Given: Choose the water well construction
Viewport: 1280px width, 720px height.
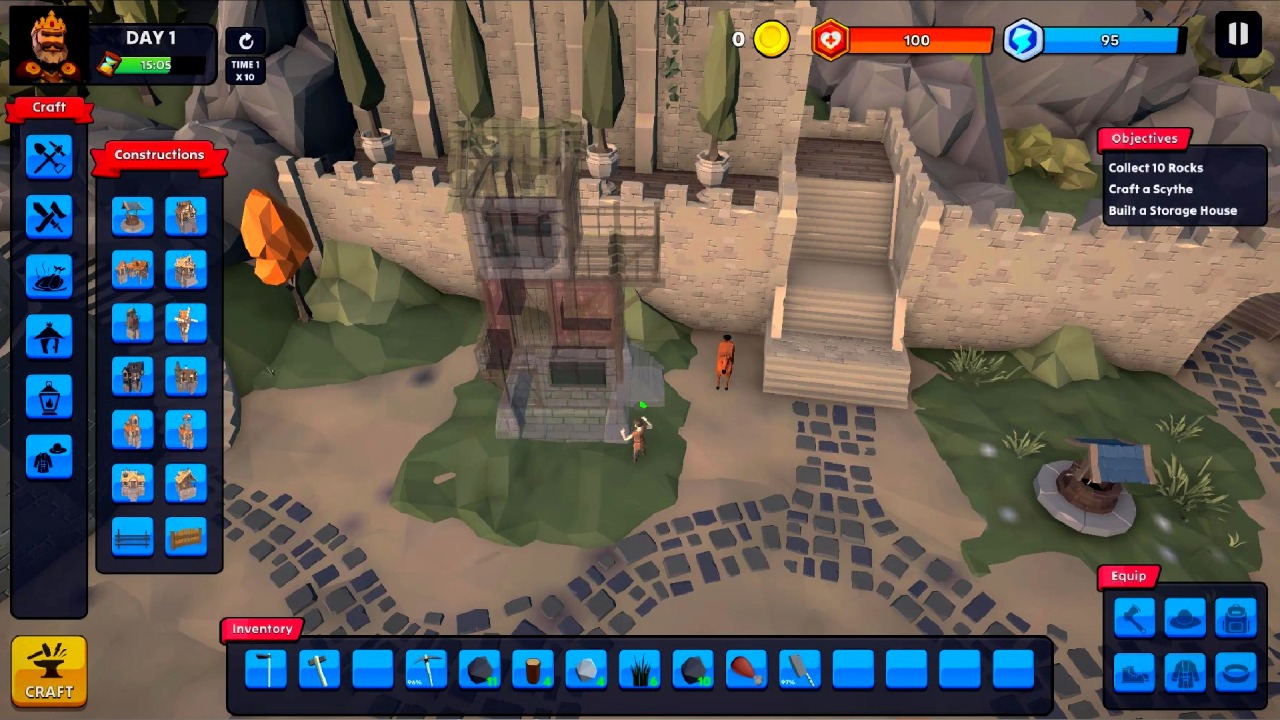Looking at the screenshot, I should (x=133, y=217).
